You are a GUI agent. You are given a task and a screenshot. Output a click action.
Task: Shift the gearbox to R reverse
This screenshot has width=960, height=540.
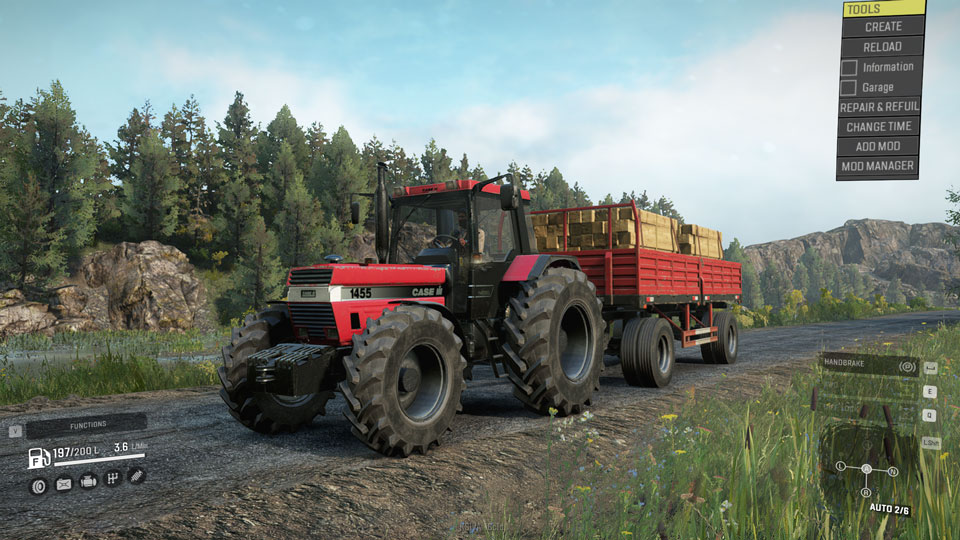866,492
